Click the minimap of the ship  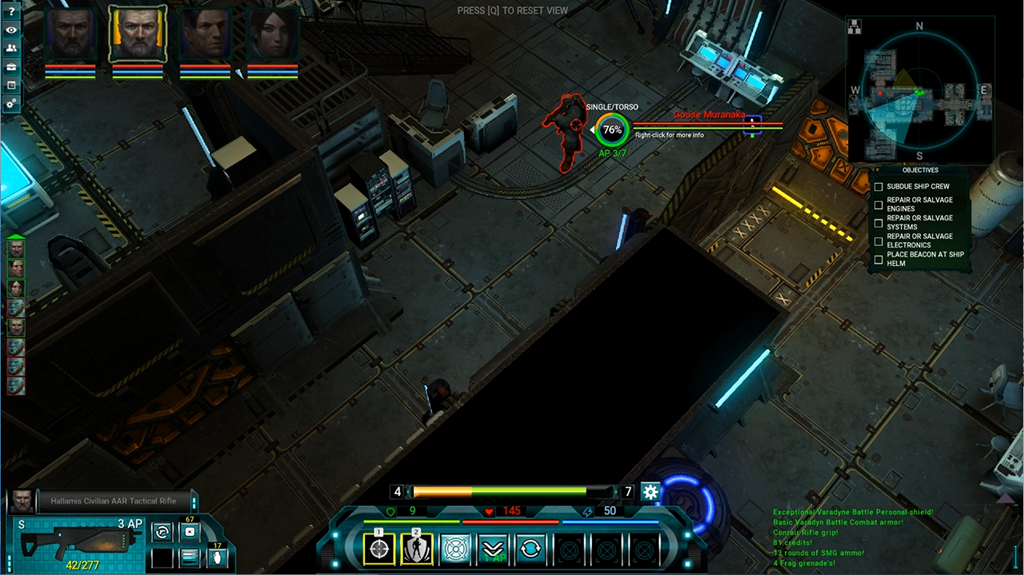[x=918, y=92]
